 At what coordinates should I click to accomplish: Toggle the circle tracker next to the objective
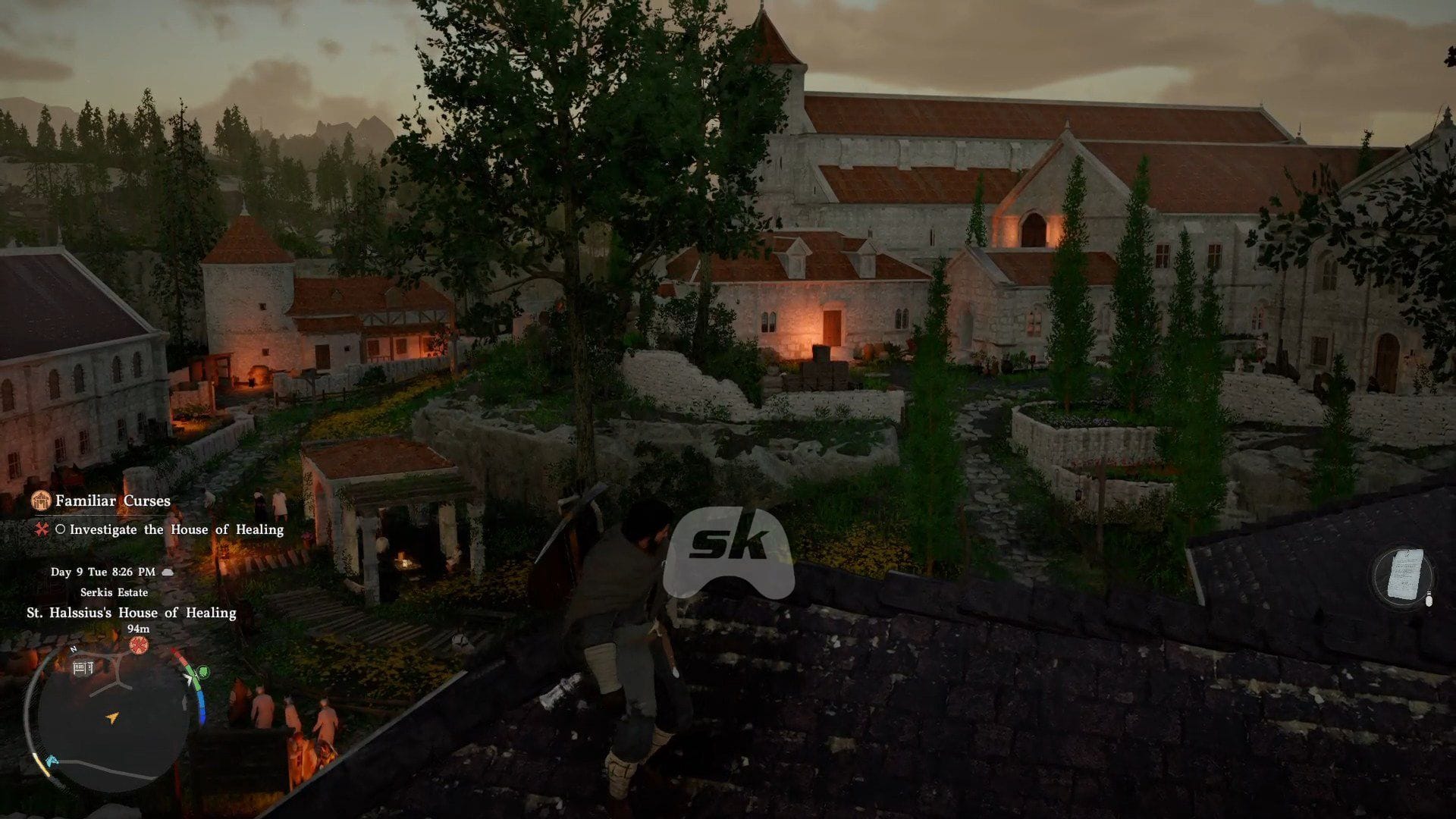tap(61, 529)
